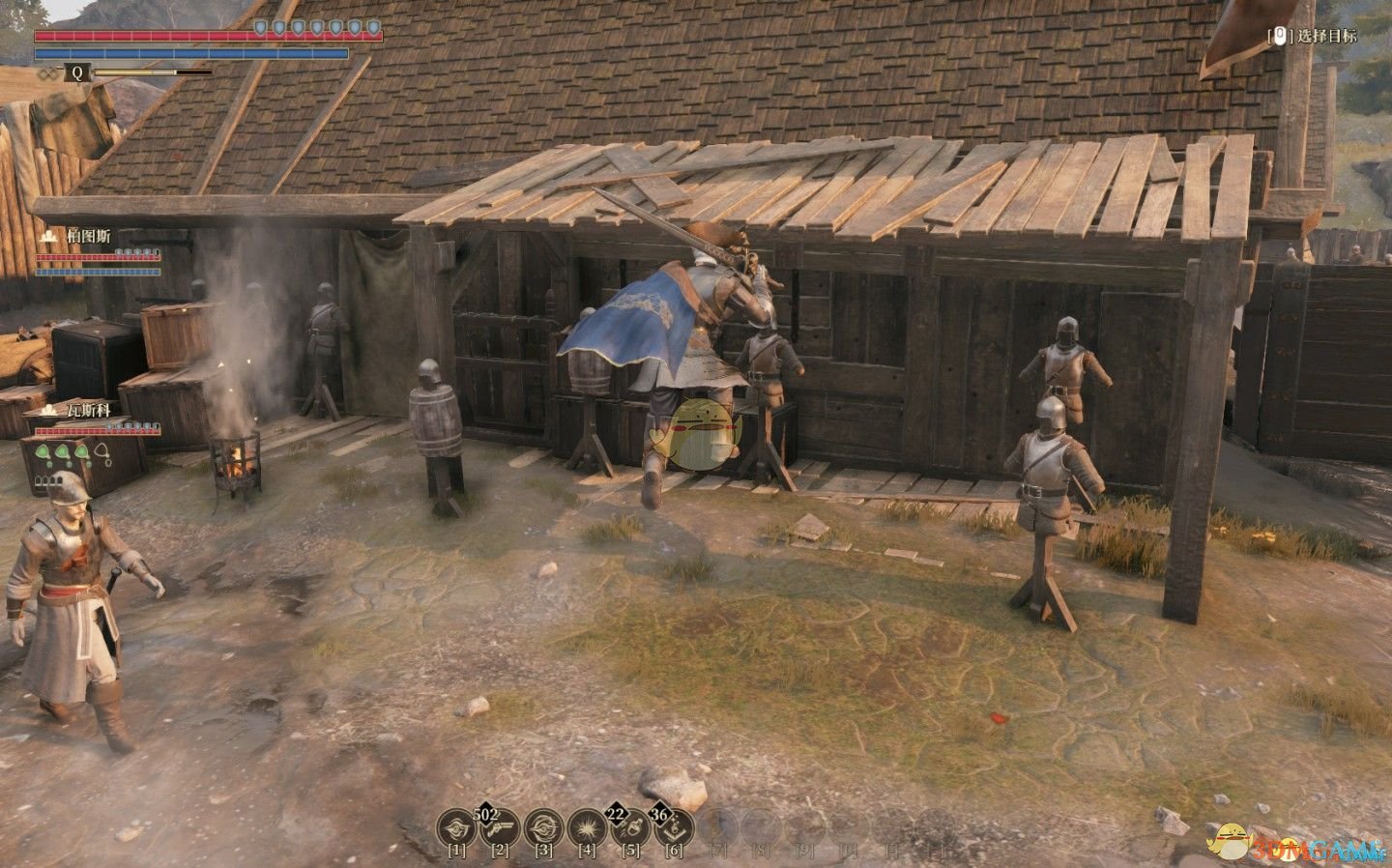
Task: Toggle the second green amulet indicator
Action: pos(61,451)
